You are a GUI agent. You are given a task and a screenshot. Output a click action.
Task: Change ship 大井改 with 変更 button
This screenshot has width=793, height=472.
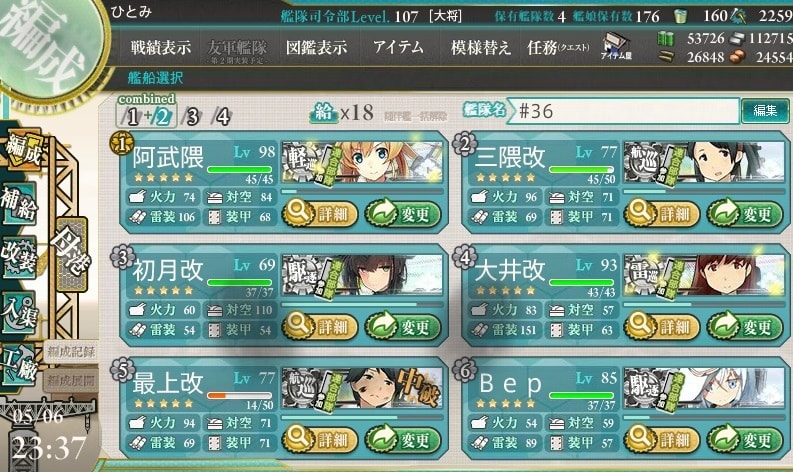(x=744, y=324)
